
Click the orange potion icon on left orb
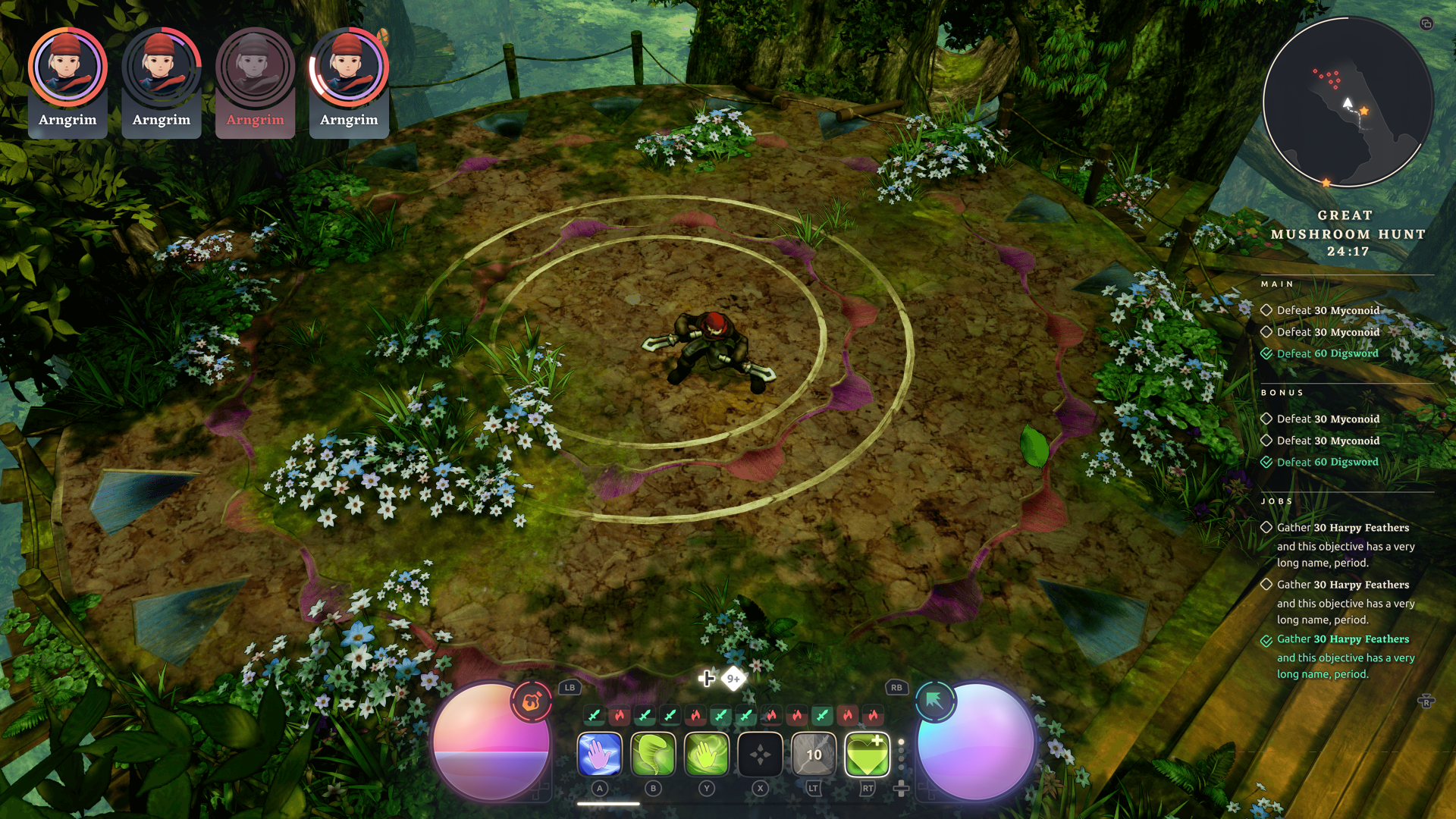(532, 702)
